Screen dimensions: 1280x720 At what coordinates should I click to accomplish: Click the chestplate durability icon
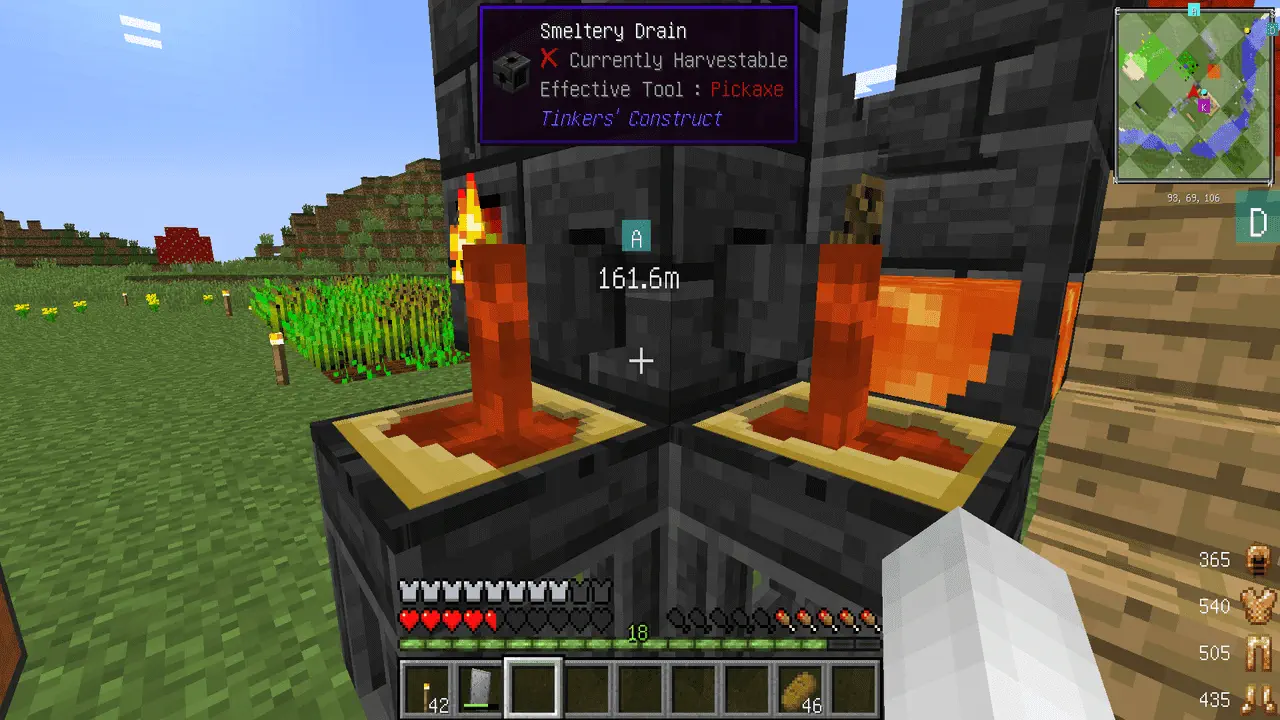pos(1258,606)
